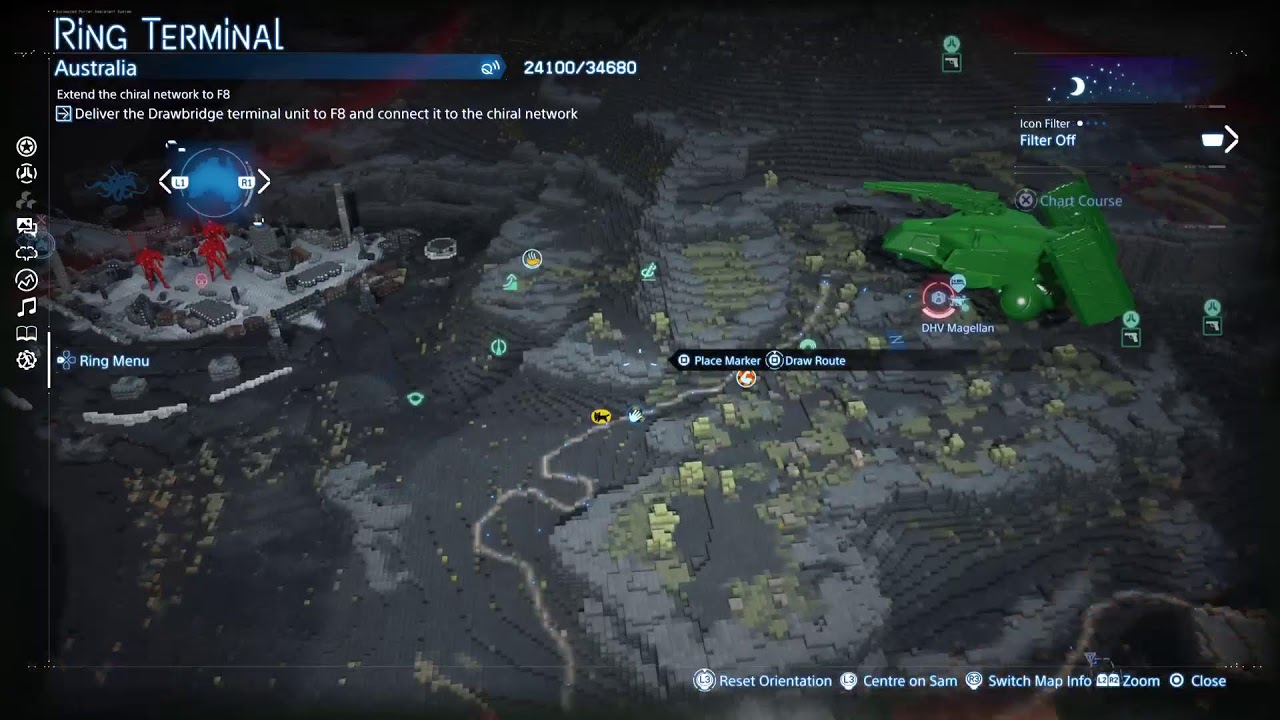Screen dimensions: 1280x720
Task: Open the open-book journal icon
Action: click(27, 334)
